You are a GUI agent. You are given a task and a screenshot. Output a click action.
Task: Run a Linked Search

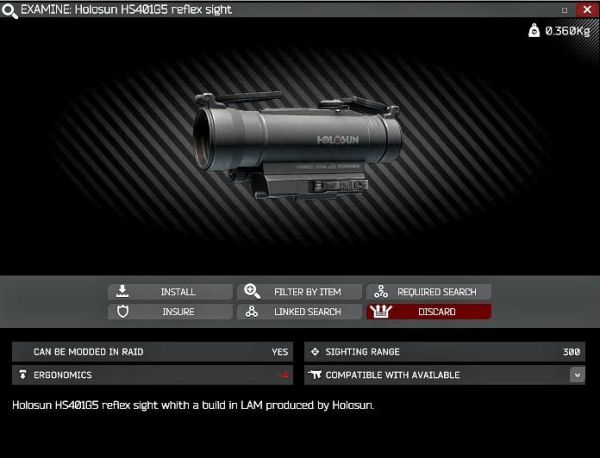point(299,312)
